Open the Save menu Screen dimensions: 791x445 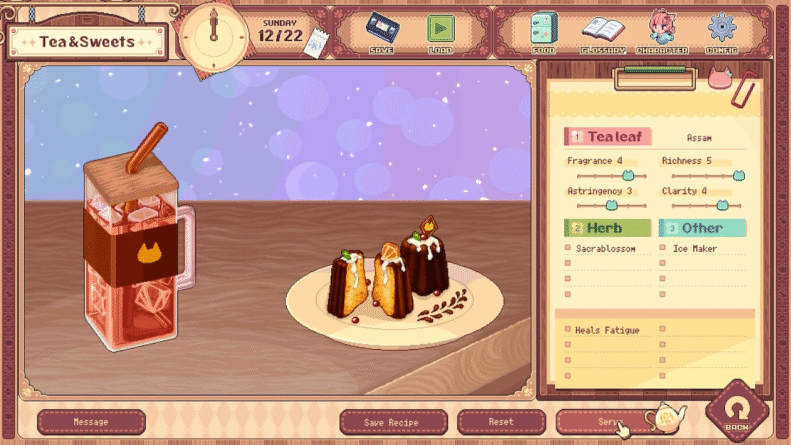(x=381, y=32)
